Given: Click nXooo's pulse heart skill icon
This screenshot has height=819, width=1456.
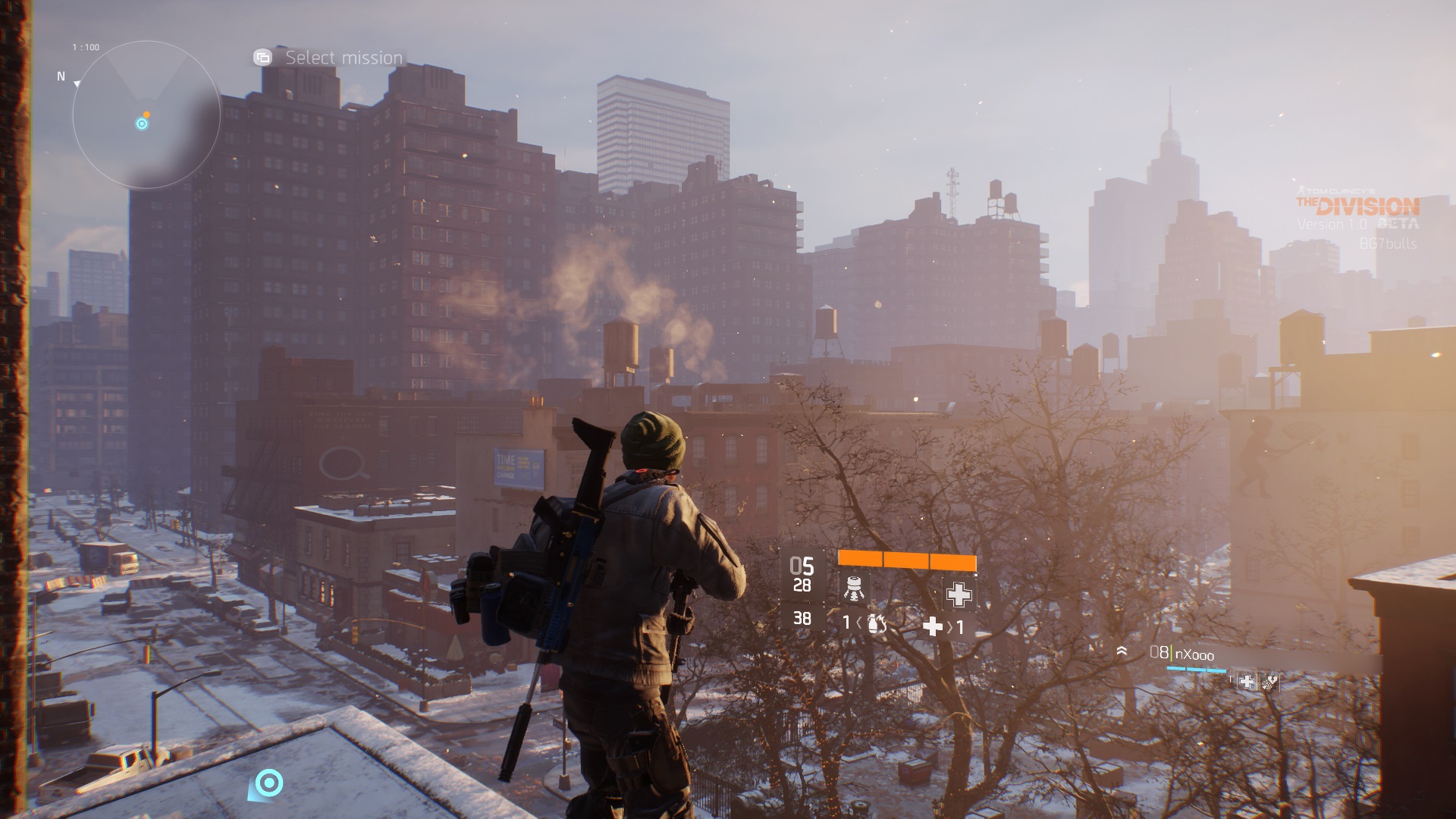Looking at the screenshot, I should click(x=1269, y=682).
